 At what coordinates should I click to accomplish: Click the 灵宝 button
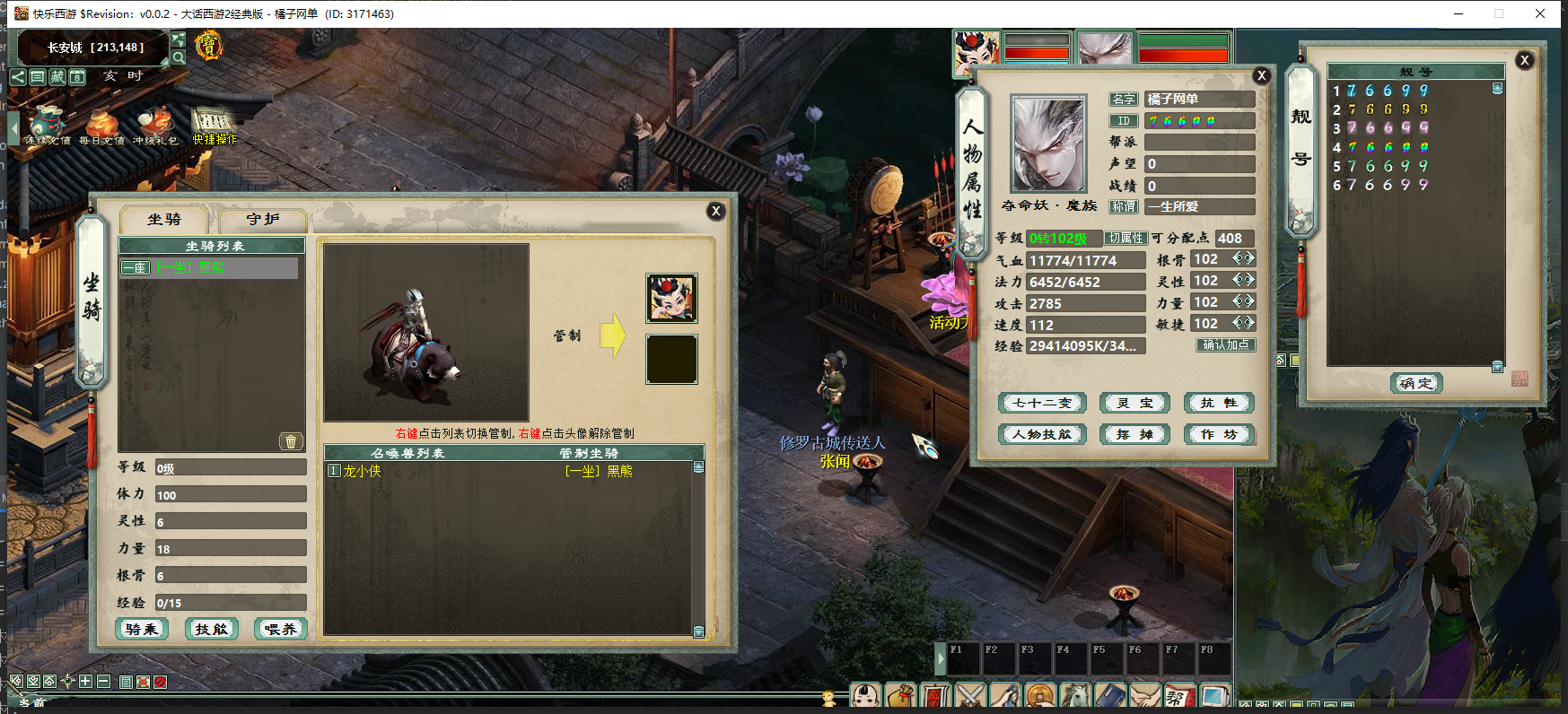tap(1134, 404)
